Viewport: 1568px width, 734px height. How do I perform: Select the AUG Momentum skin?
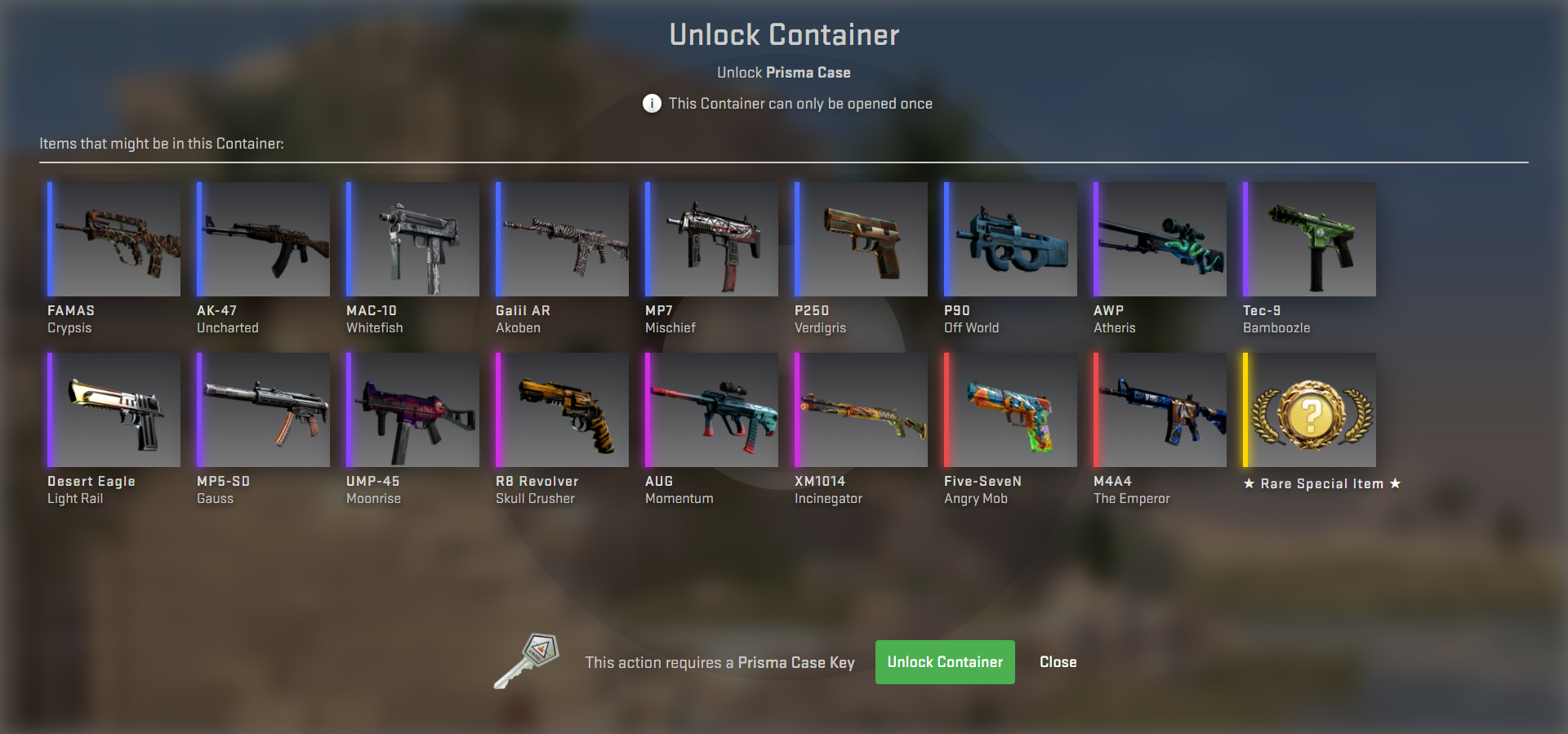point(710,409)
